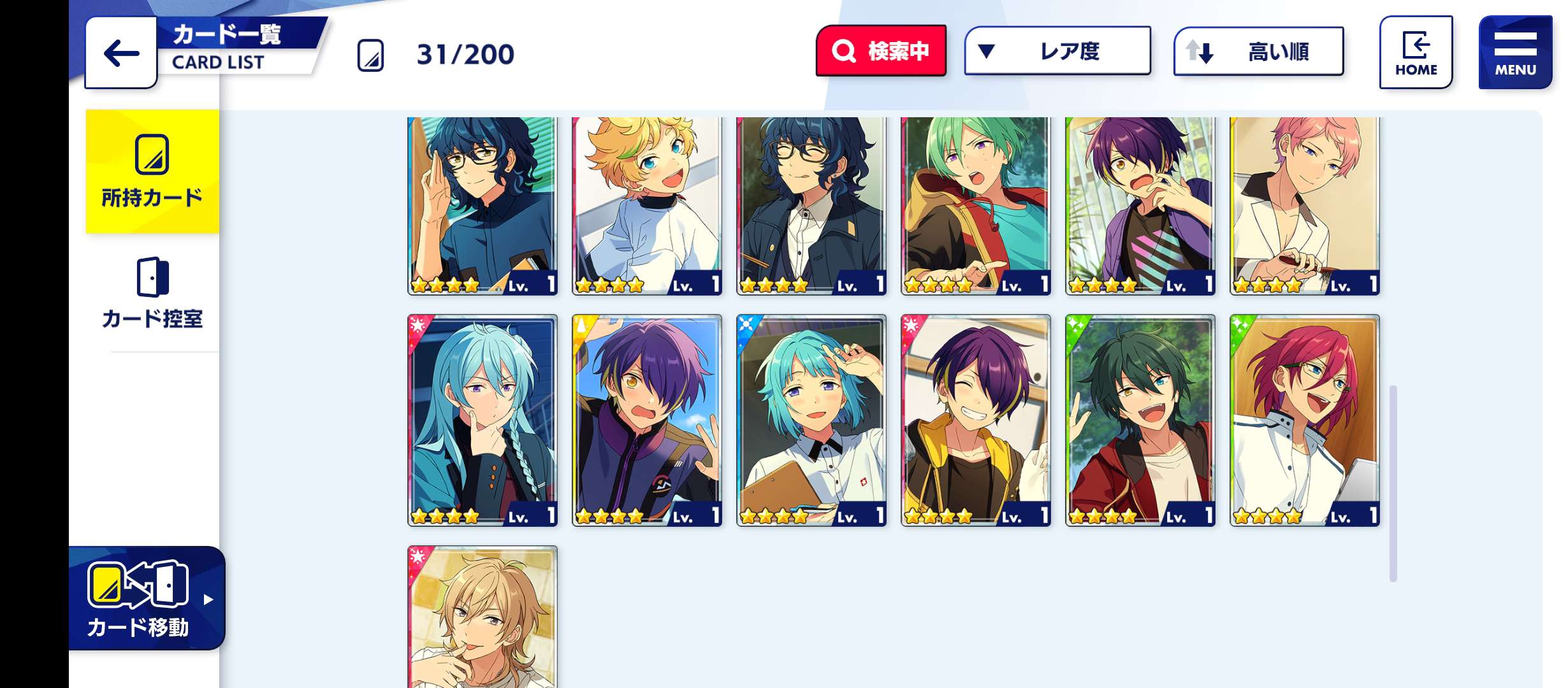Toggle the 高い順 sort order

pyautogui.click(x=1258, y=51)
